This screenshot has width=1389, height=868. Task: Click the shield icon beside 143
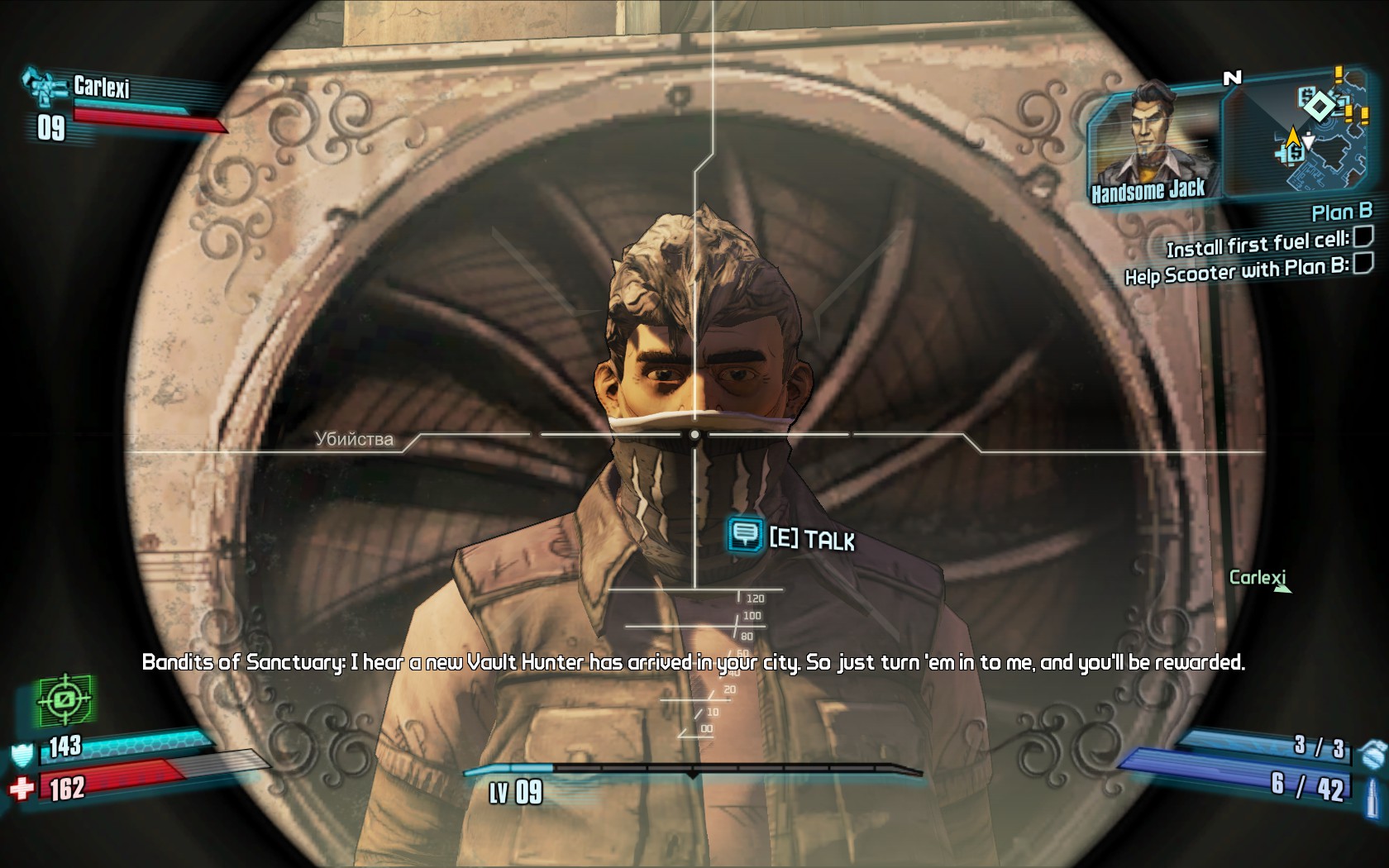click(22, 753)
